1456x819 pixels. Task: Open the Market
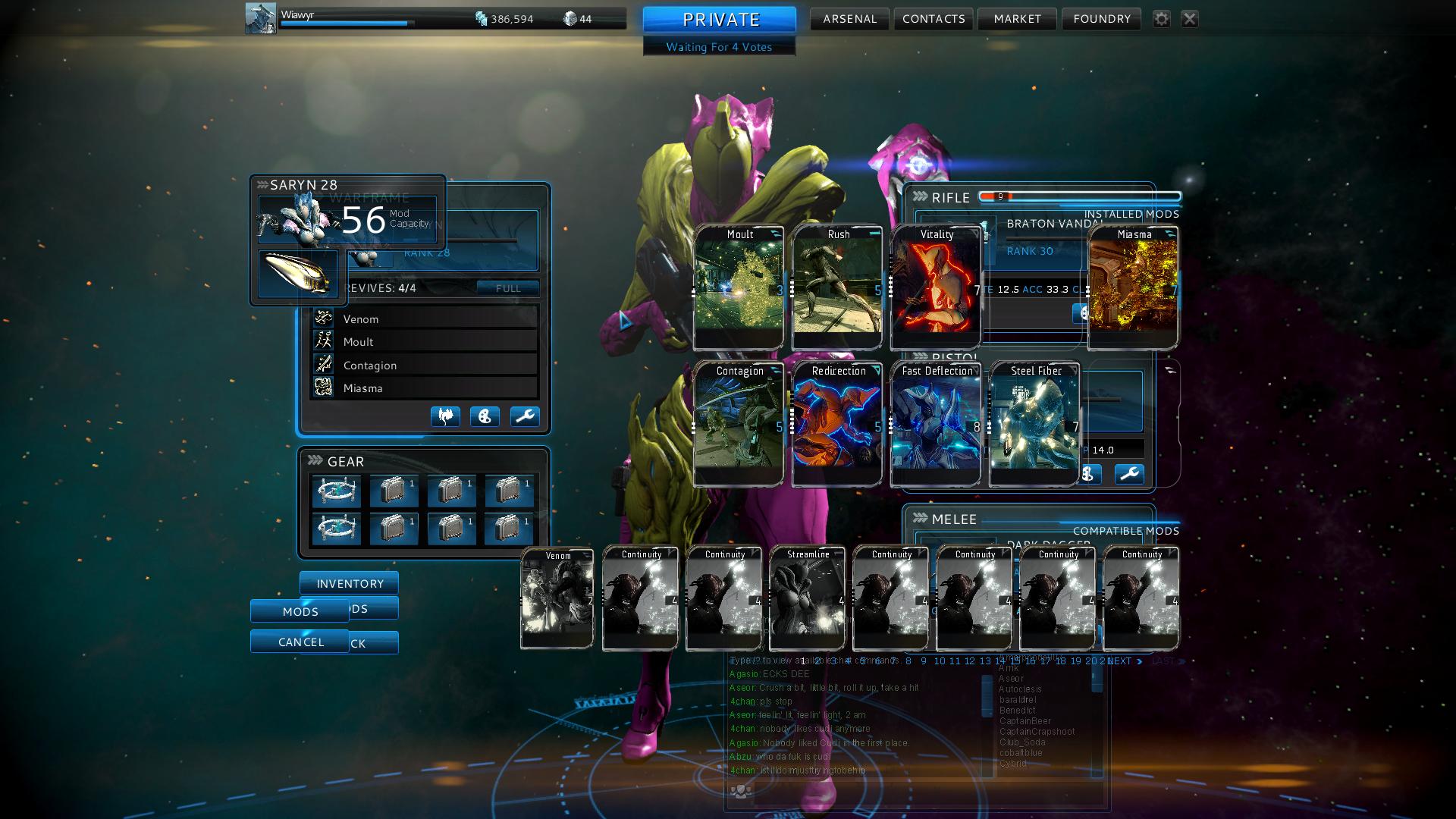coord(1017,19)
